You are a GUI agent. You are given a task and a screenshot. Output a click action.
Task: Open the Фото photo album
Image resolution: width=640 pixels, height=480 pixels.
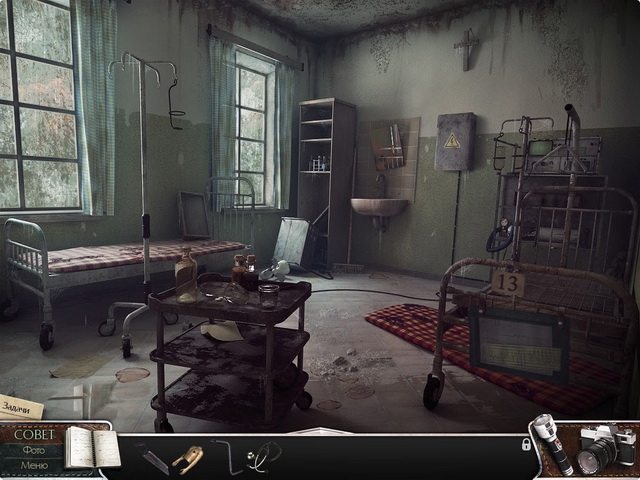(33, 451)
